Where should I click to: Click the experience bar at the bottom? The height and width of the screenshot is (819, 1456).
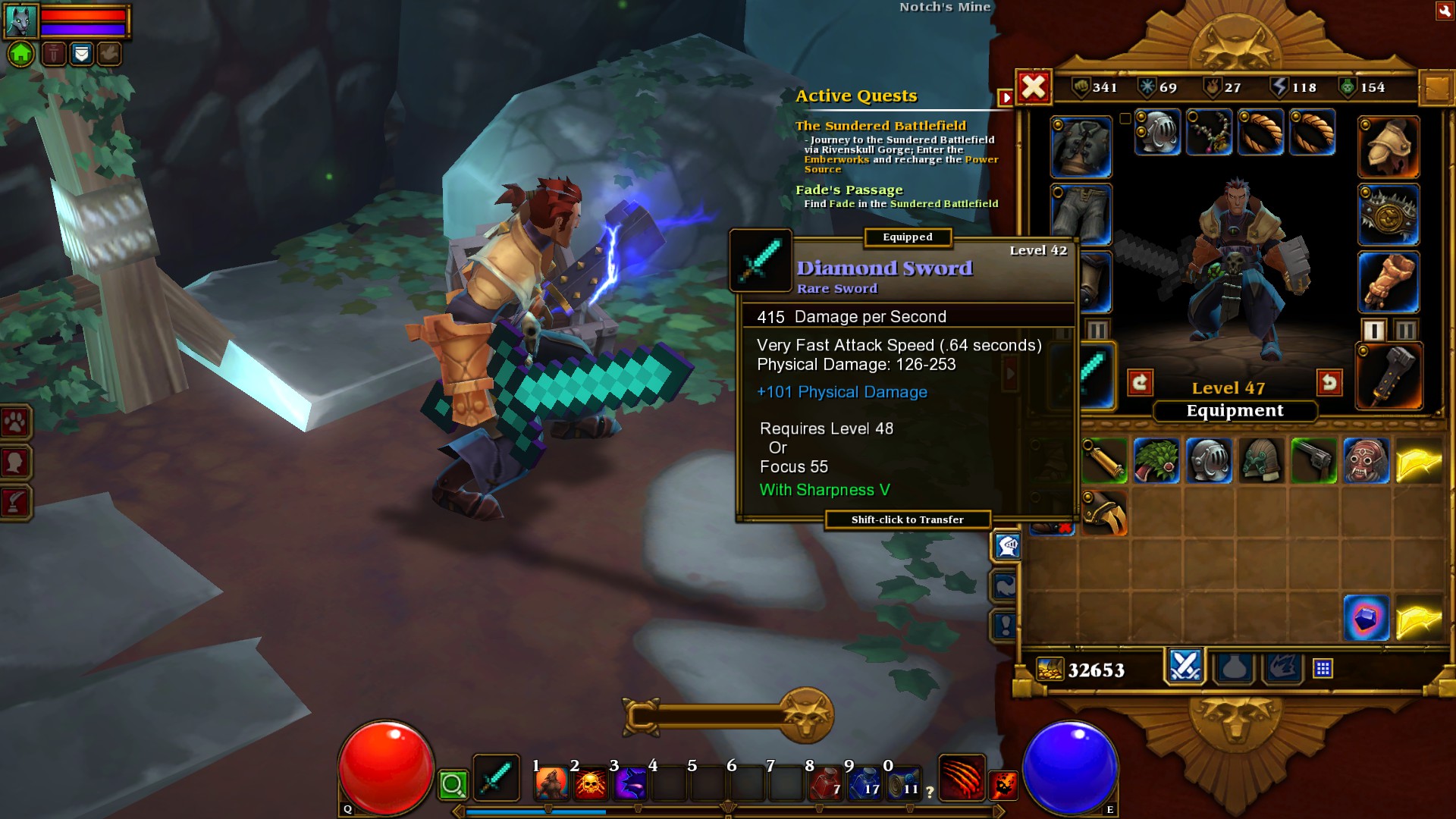click(728, 810)
